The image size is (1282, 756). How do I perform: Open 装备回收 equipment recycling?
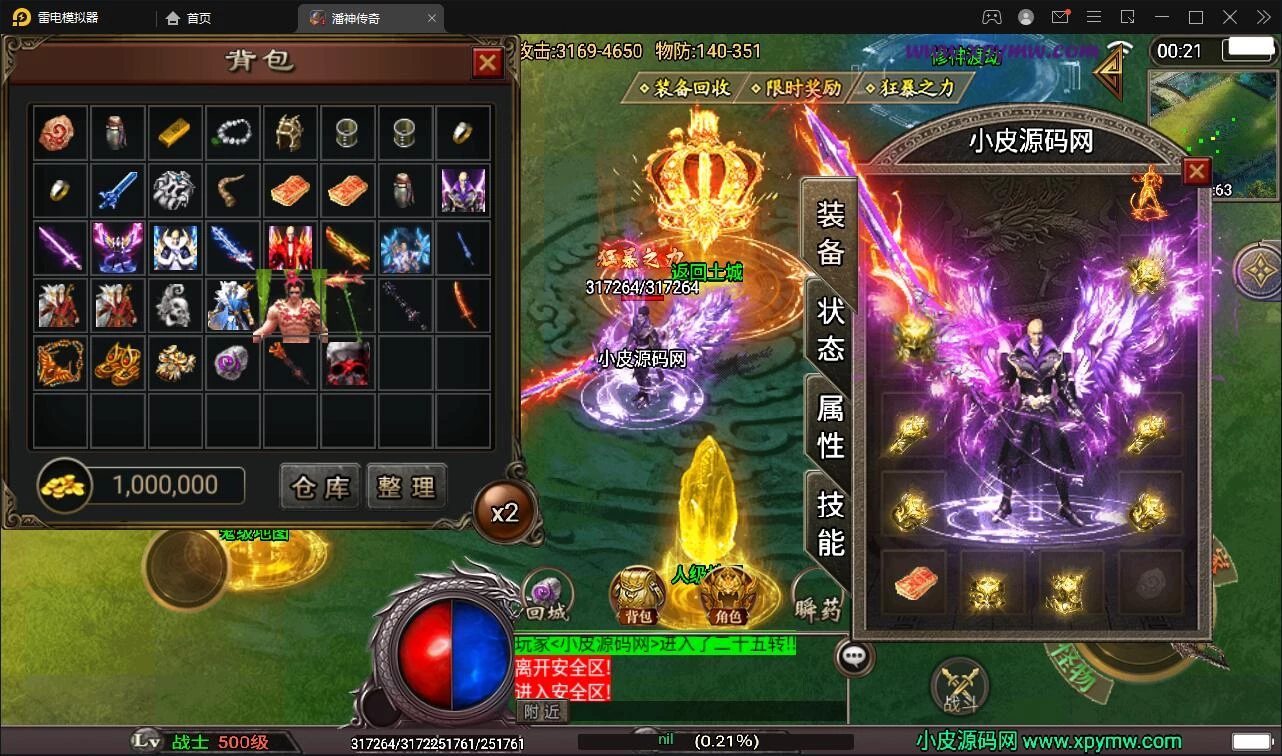(x=683, y=88)
